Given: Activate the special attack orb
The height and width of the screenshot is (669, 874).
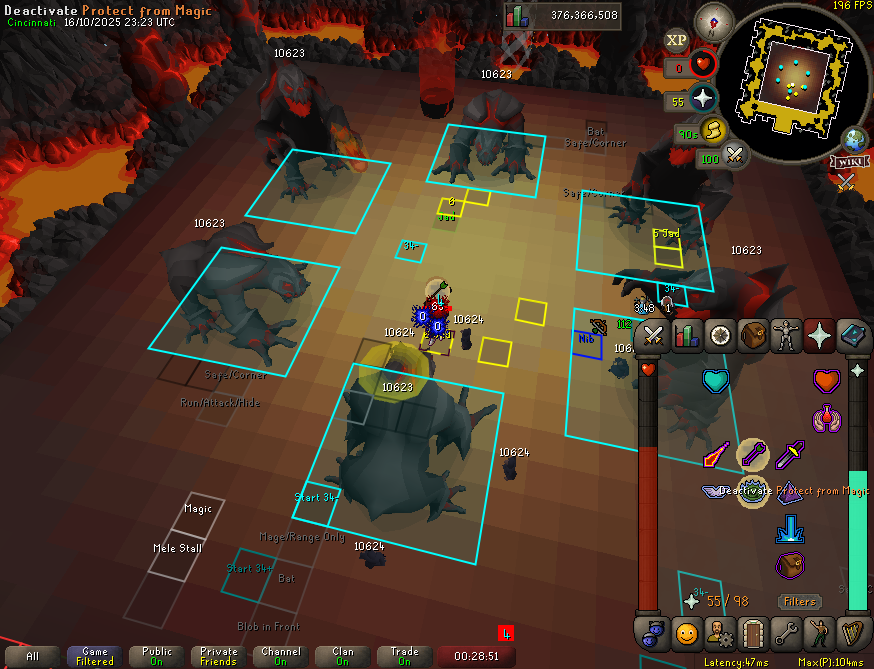Looking at the screenshot, I should 736,156.
